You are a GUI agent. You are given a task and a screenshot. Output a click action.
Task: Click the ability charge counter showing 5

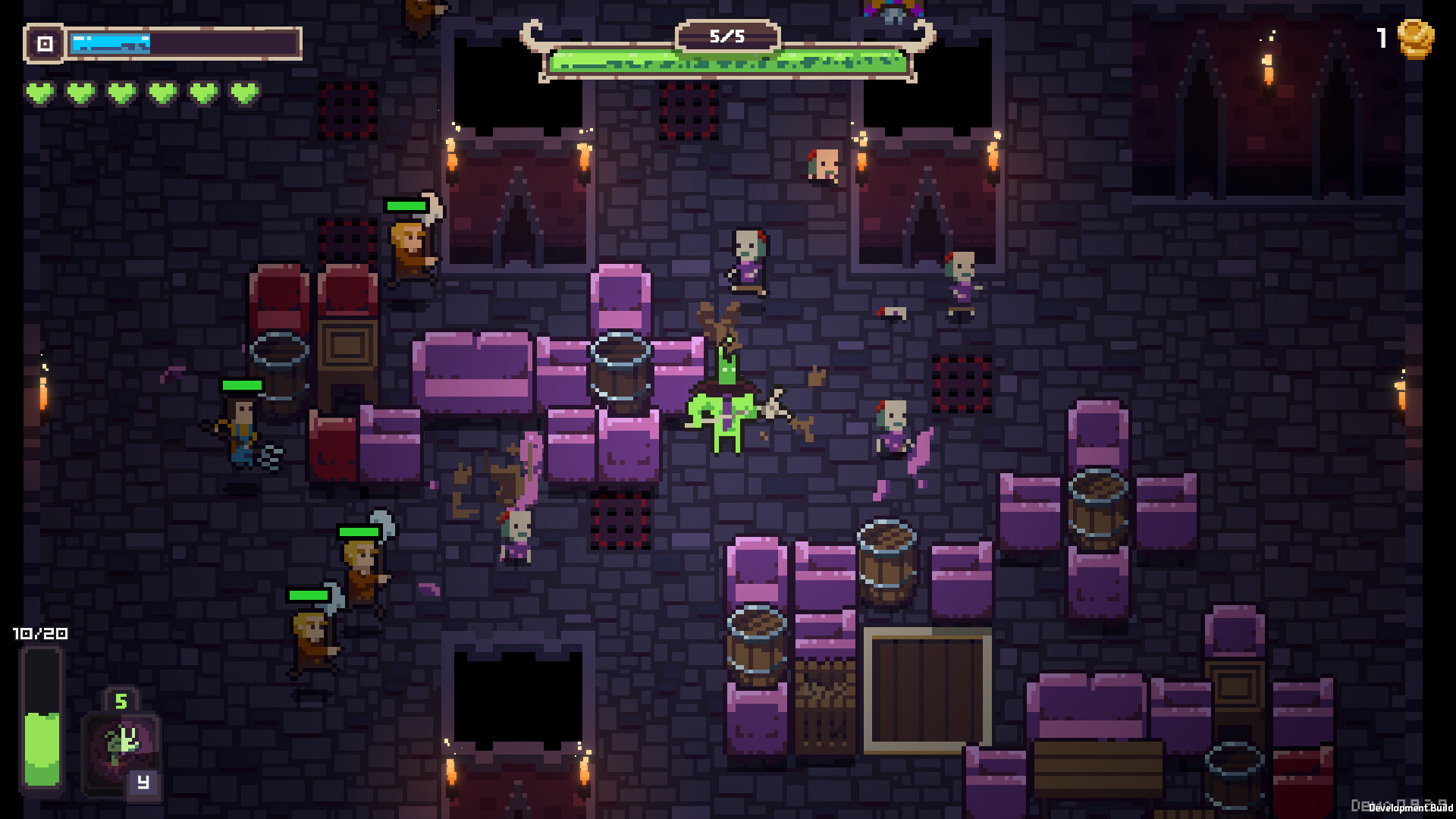120,699
